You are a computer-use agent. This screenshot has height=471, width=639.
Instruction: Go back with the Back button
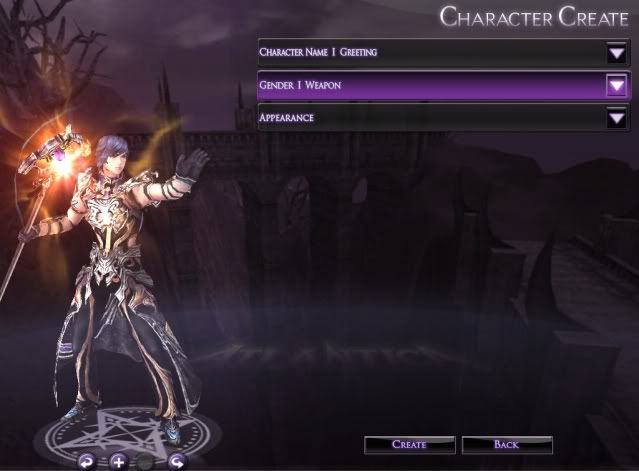(507, 444)
